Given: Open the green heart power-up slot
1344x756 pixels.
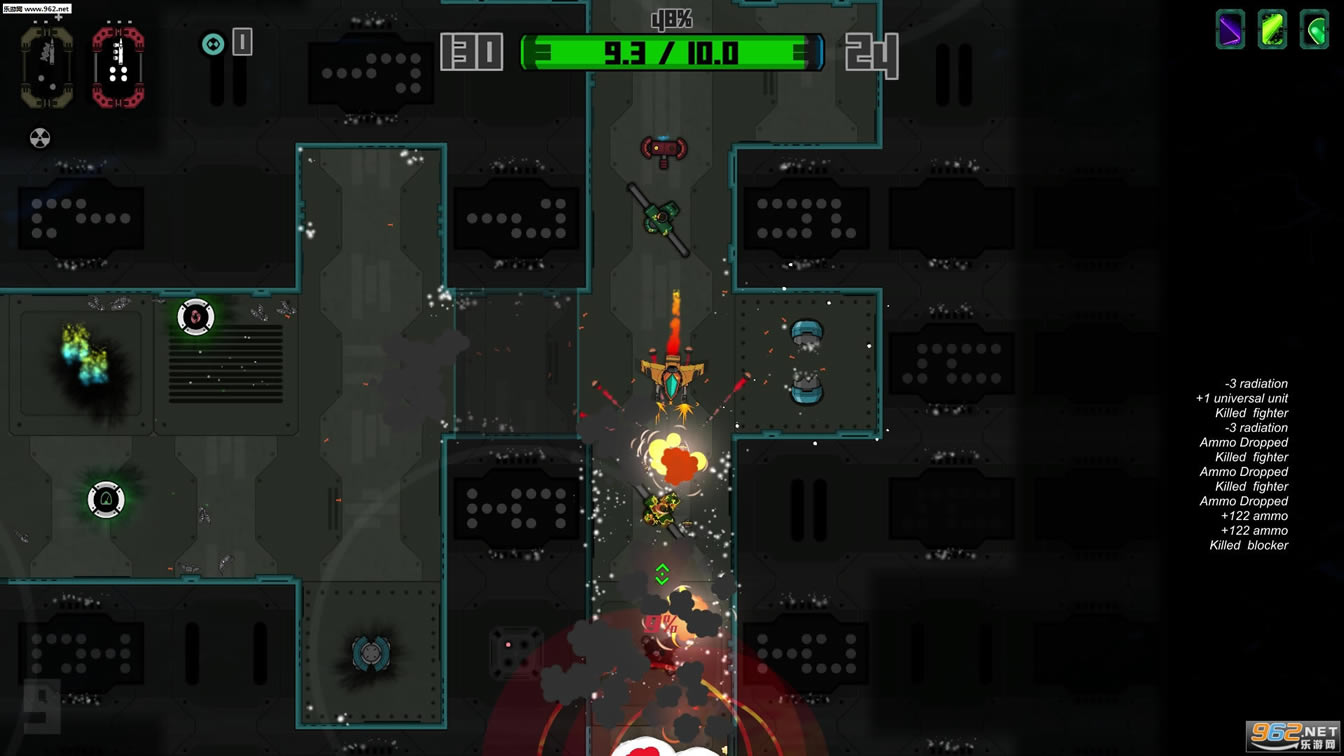Looking at the screenshot, I should tap(1313, 30).
